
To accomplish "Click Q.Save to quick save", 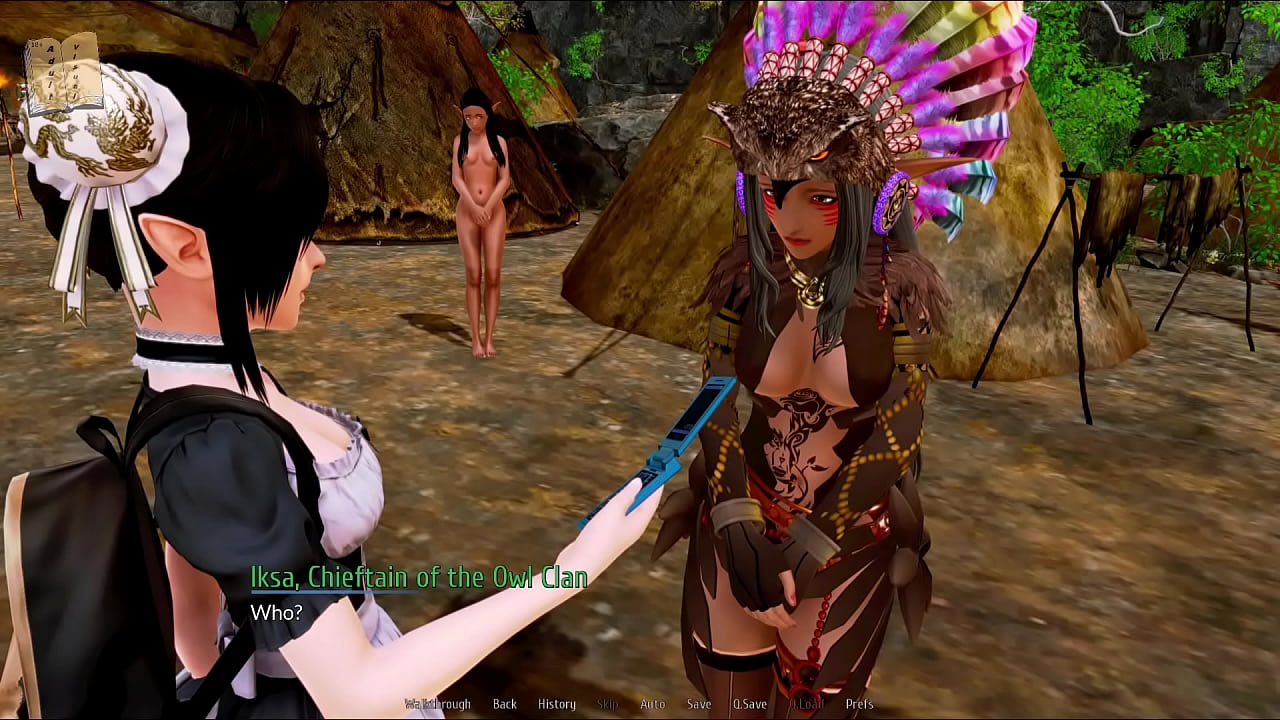I will [749, 704].
